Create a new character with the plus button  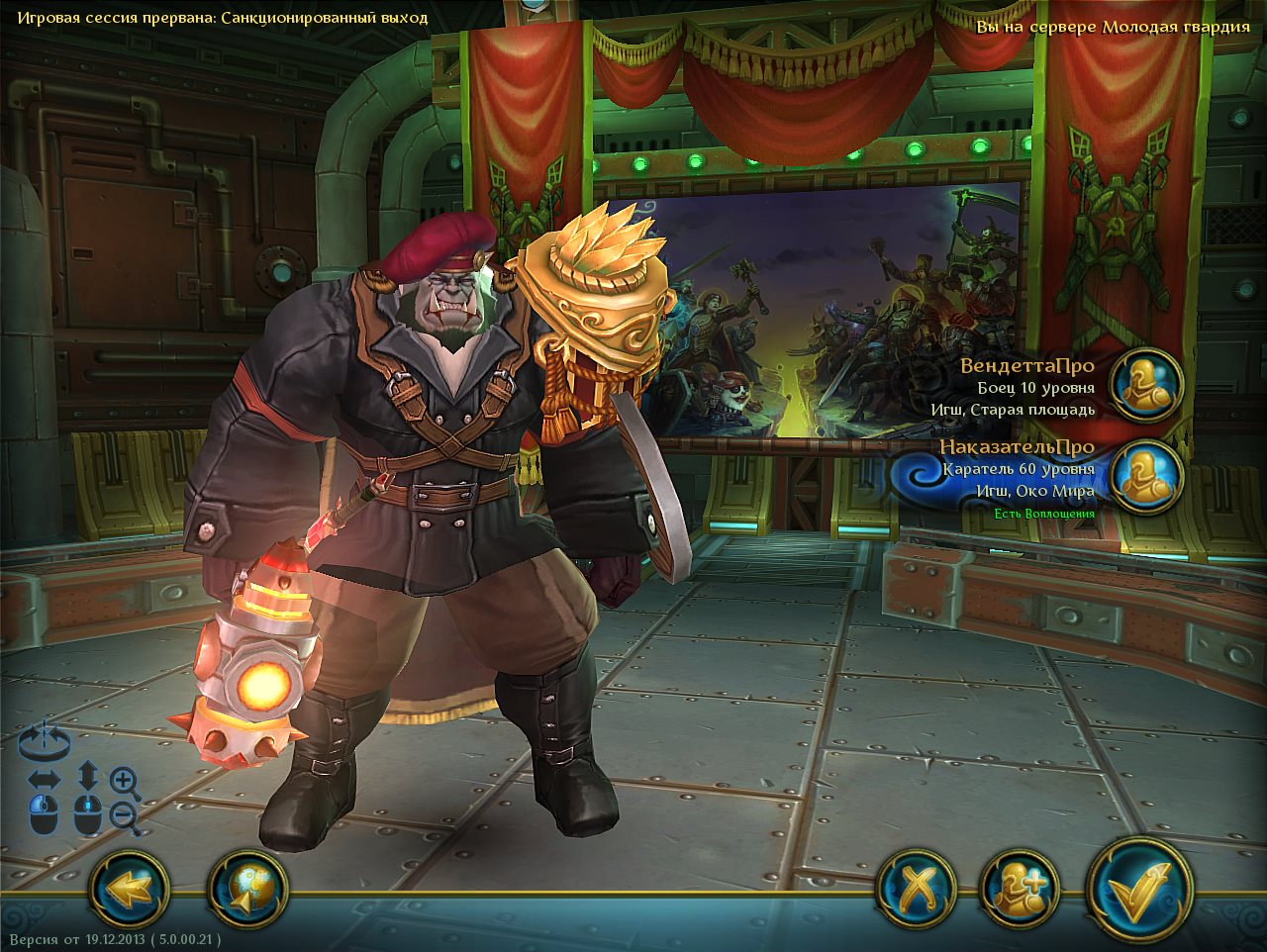[x=1020, y=889]
